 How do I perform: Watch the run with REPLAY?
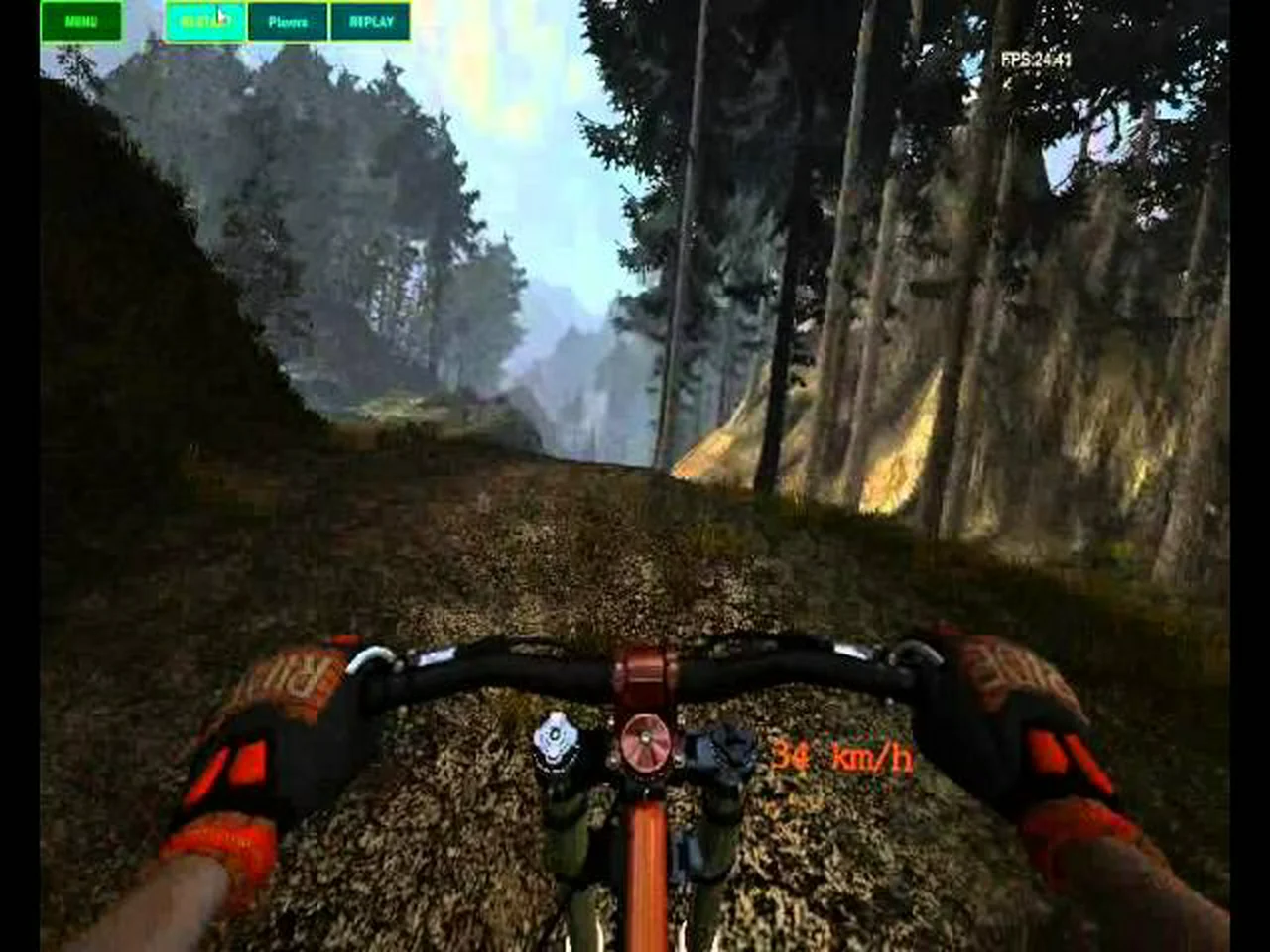coord(370,21)
